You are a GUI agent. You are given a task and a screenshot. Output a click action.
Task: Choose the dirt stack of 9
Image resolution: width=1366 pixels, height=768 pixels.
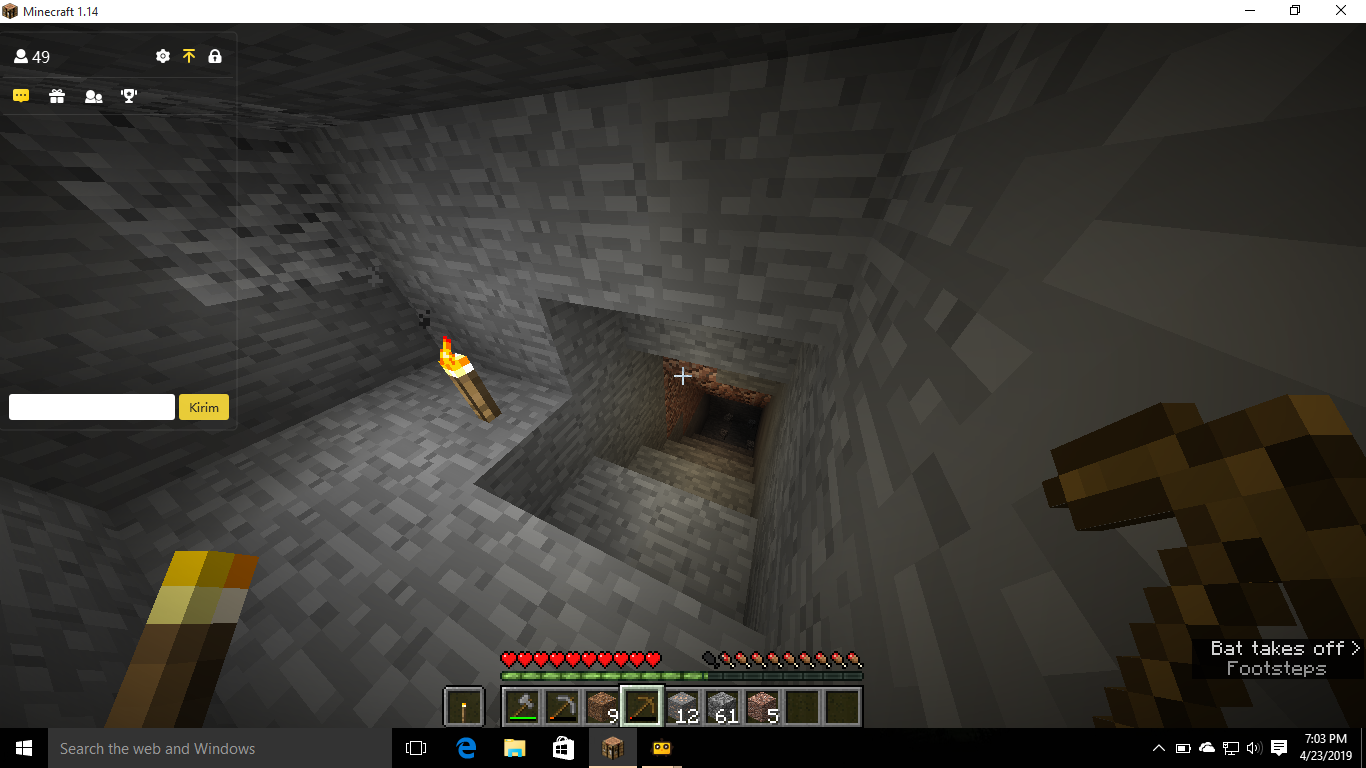[602, 707]
